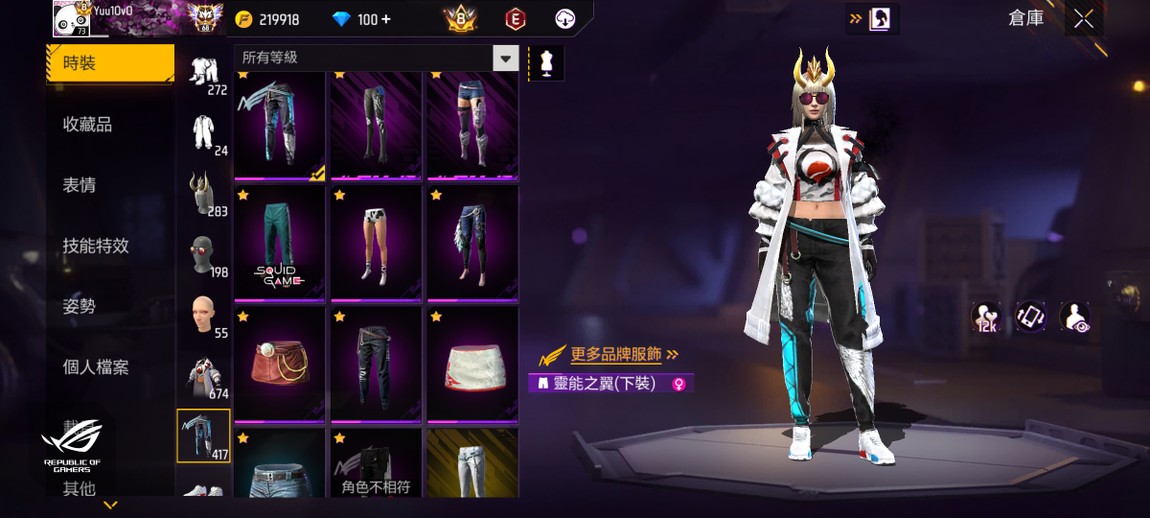Switch to the 個人檔案 tab
This screenshot has width=1150, height=518.
[96, 367]
